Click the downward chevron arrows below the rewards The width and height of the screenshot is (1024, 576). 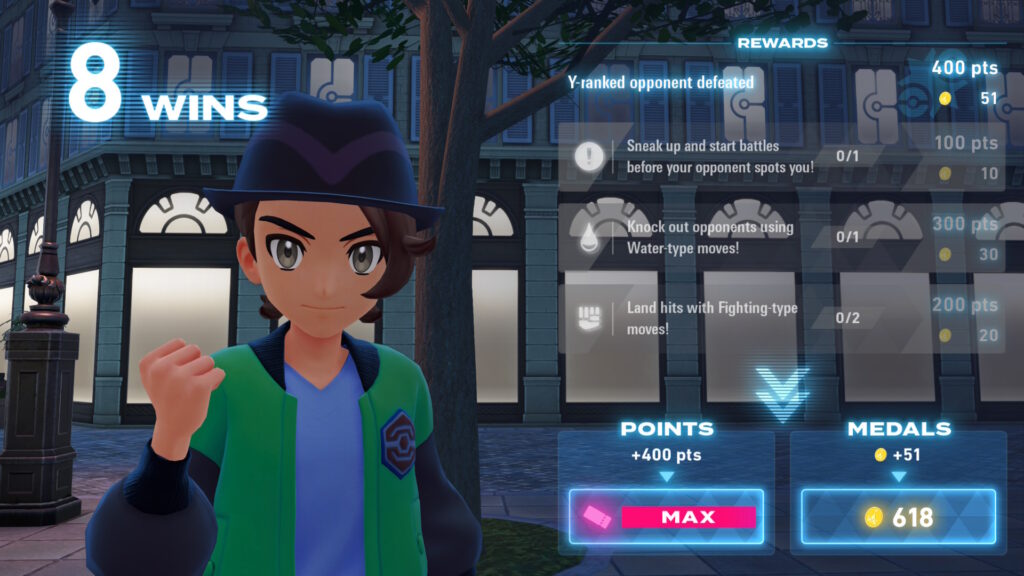[x=782, y=391]
